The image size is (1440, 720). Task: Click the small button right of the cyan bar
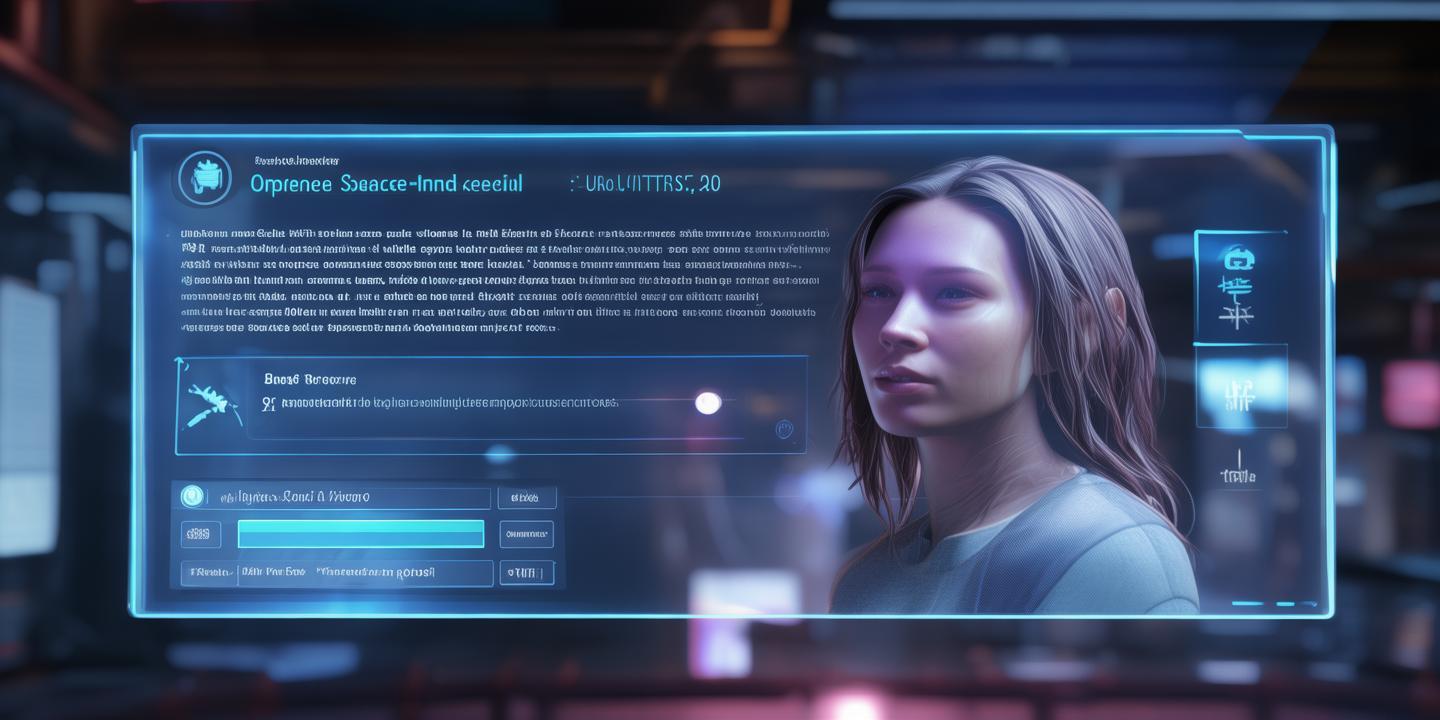click(x=526, y=534)
